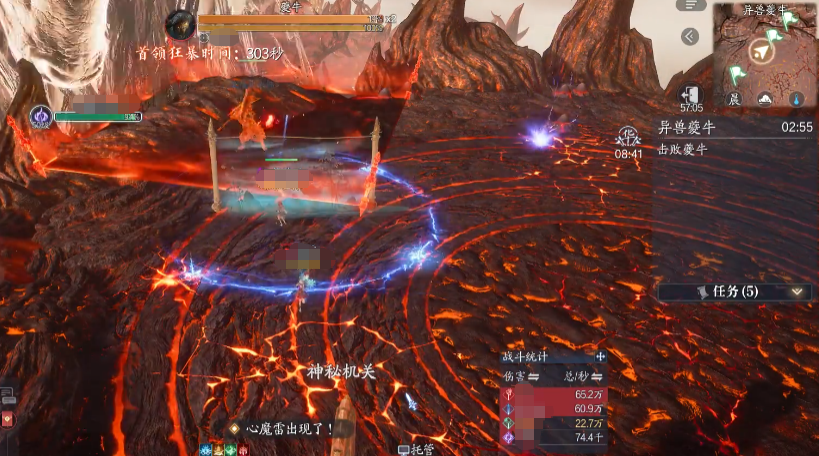Viewport: 819px width, 456px height.
Task: Collapse the side panel with the double-arrow button
Action: 690,37
